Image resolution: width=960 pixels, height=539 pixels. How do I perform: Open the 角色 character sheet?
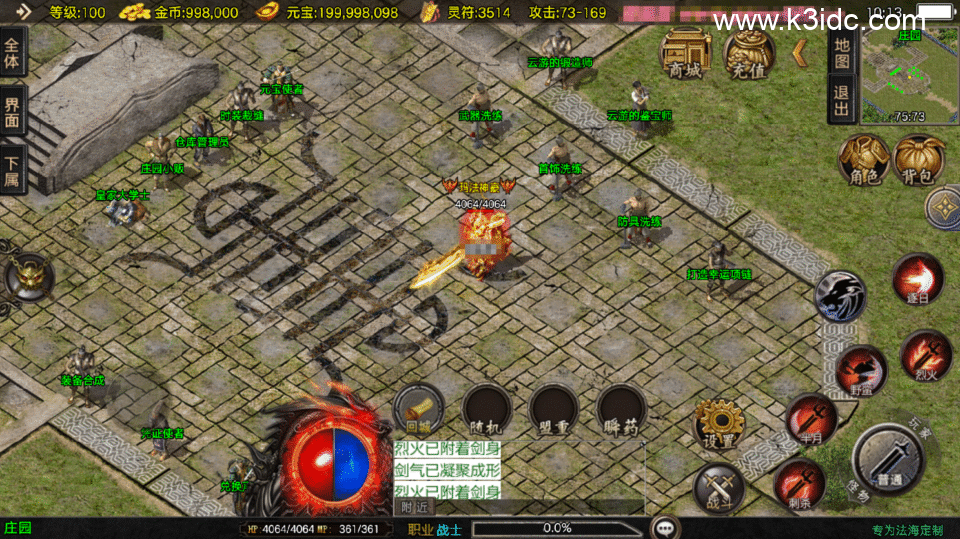[x=863, y=160]
